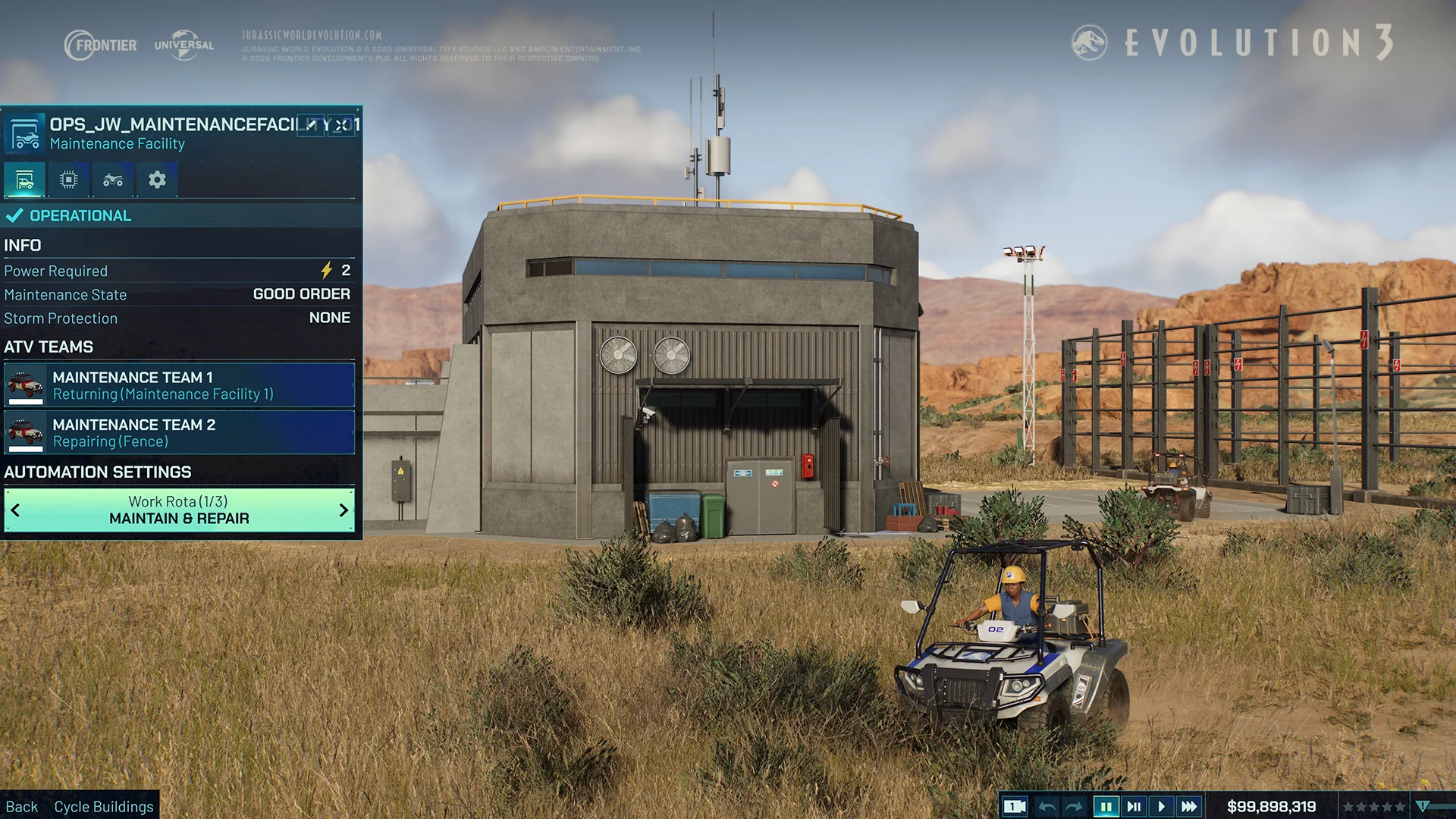Undo the last action
1456x819 pixels.
tap(1046, 807)
